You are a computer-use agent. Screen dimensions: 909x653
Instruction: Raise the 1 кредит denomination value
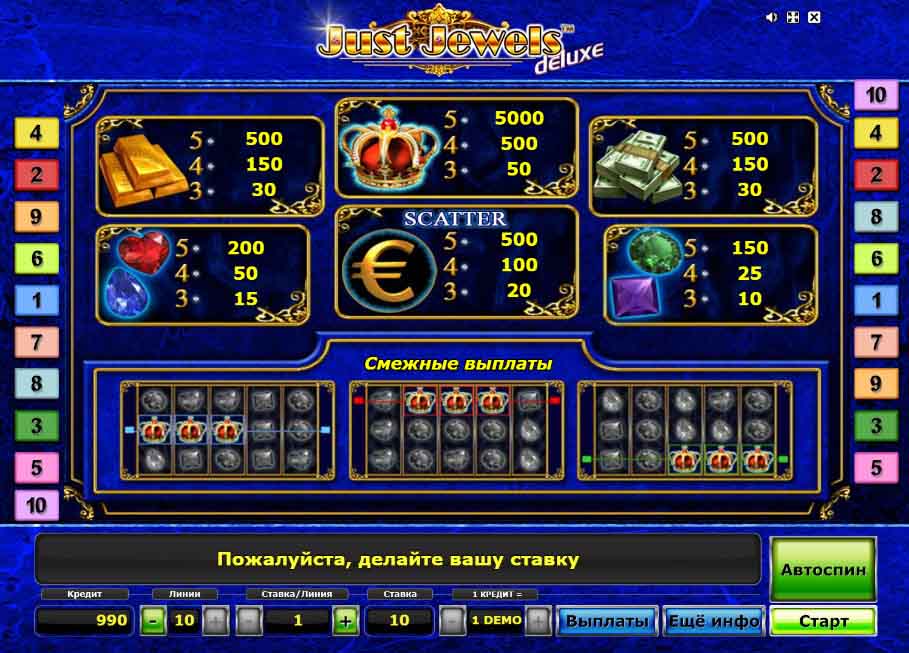pos(538,621)
